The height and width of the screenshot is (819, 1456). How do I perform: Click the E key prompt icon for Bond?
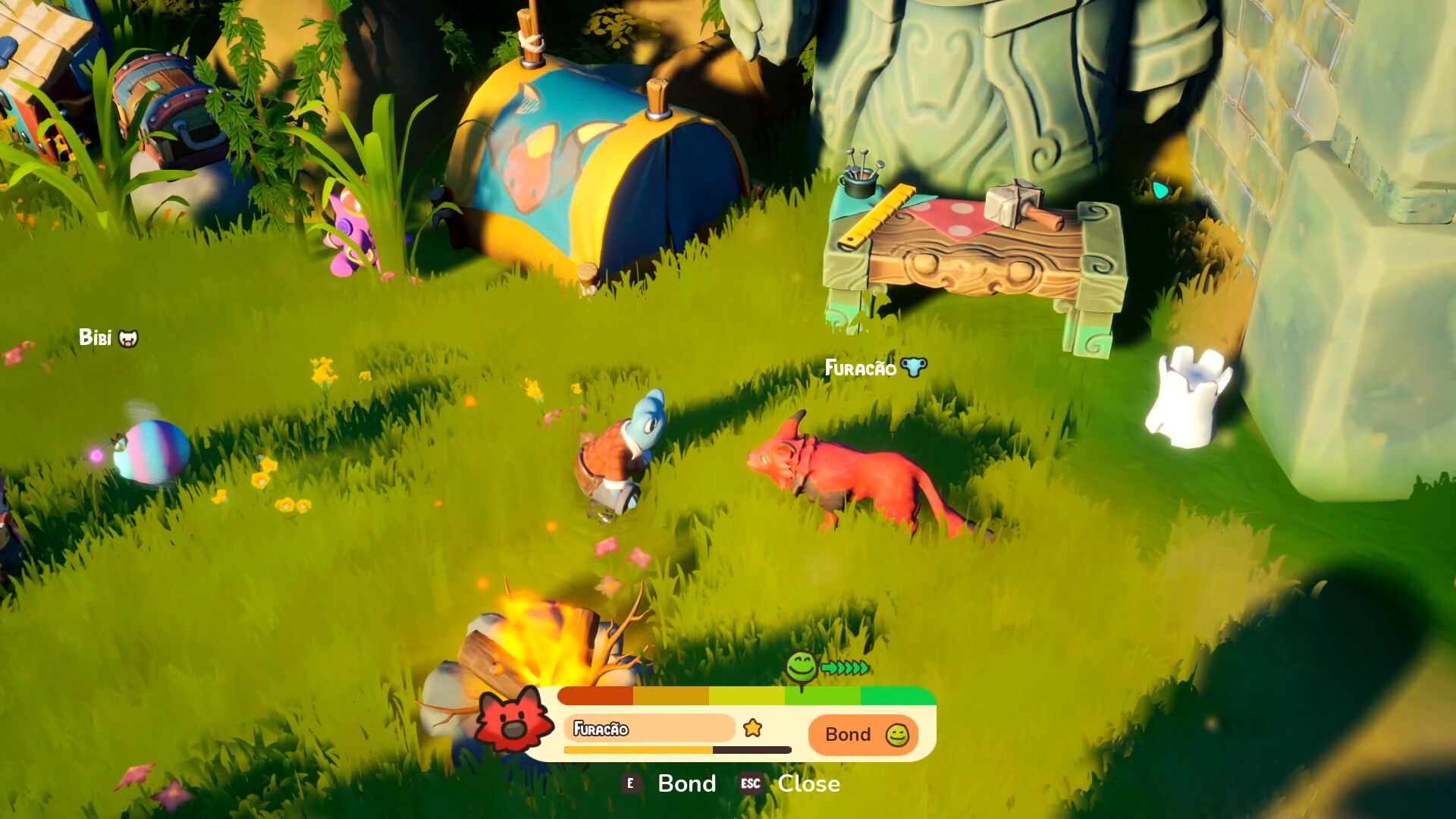point(632,783)
